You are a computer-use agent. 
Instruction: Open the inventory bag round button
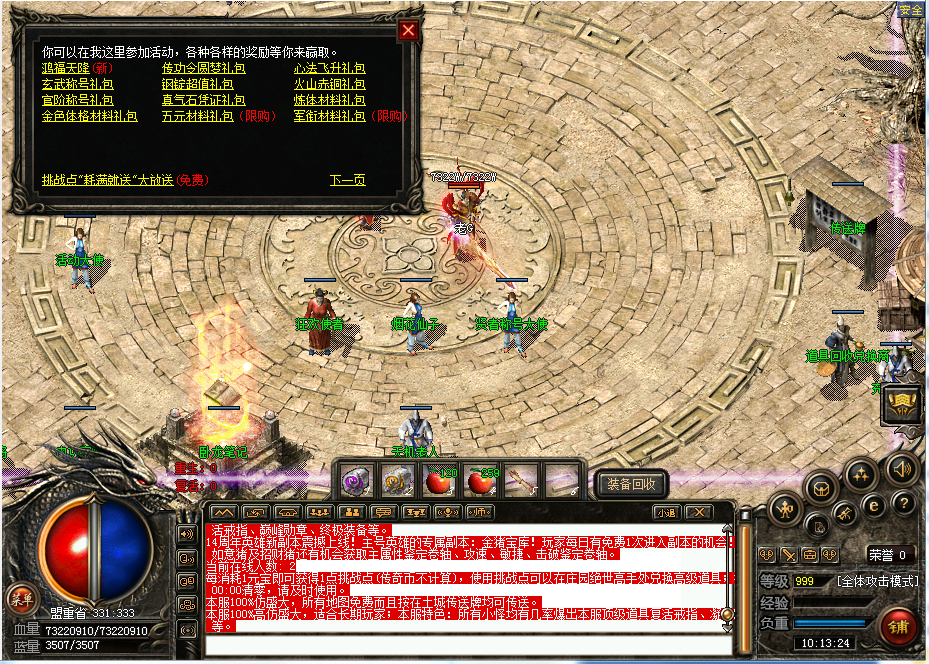click(823, 489)
